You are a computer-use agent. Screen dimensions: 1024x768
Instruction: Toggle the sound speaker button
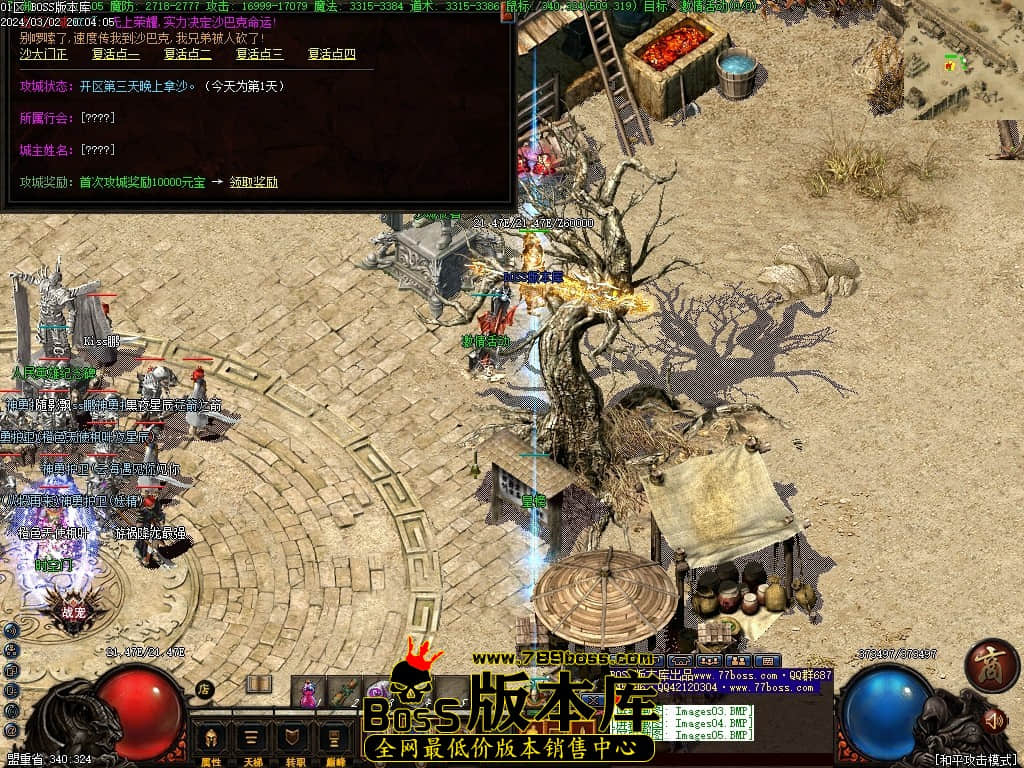coord(993,719)
